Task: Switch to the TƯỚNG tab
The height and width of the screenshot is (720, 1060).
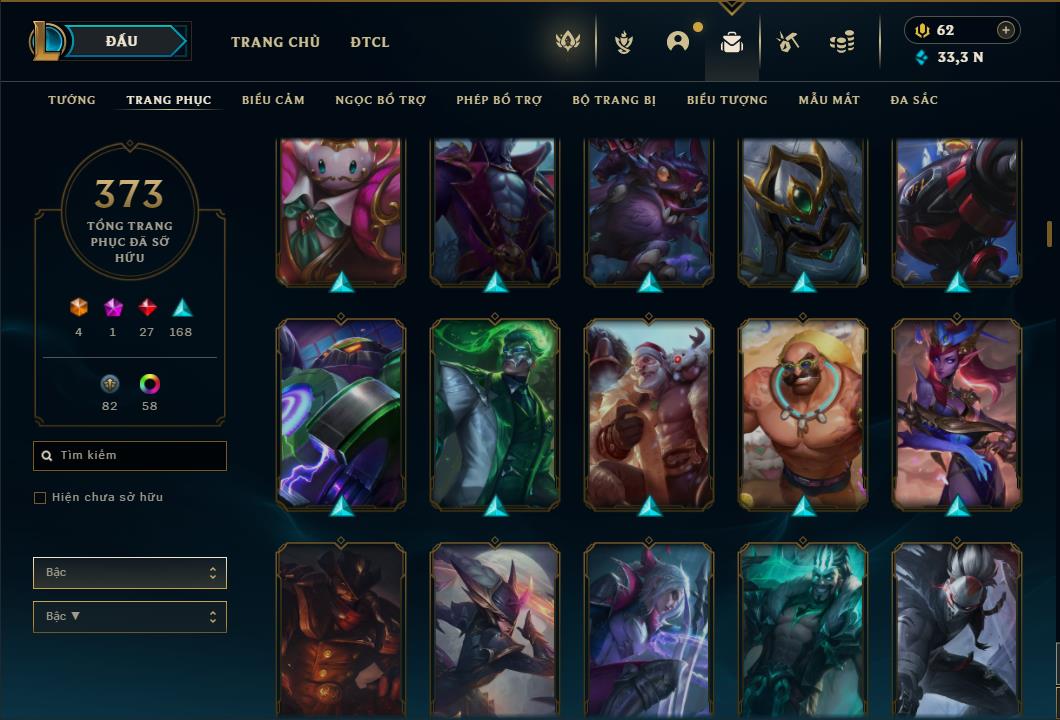Action: click(x=72, y=100)
